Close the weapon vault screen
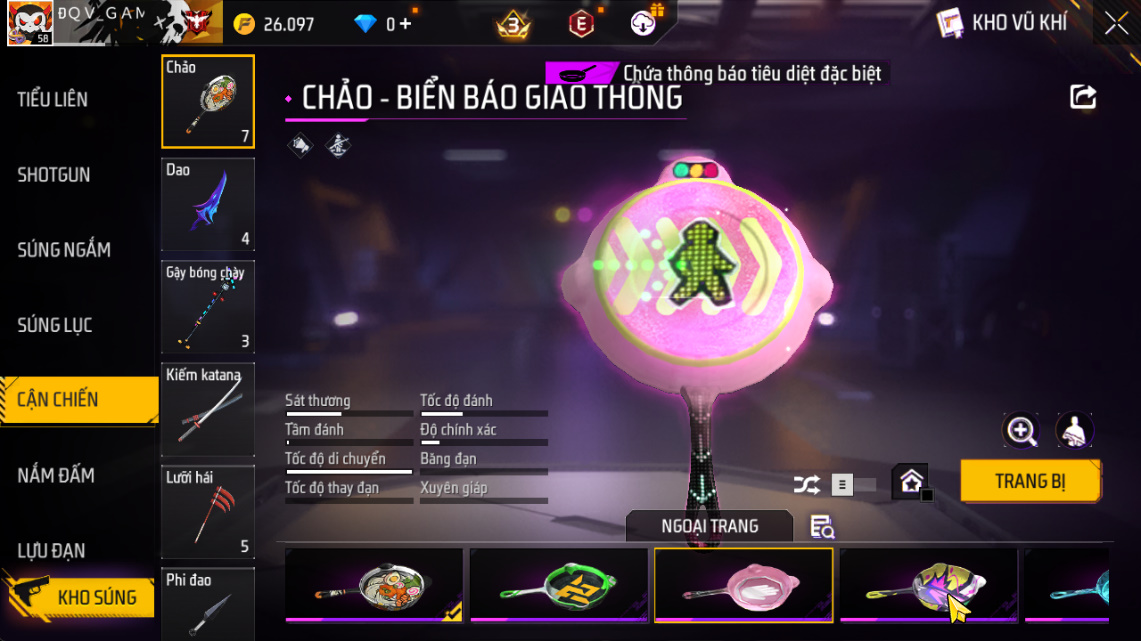This screenshot has height=641, width=1141. 1116,24
